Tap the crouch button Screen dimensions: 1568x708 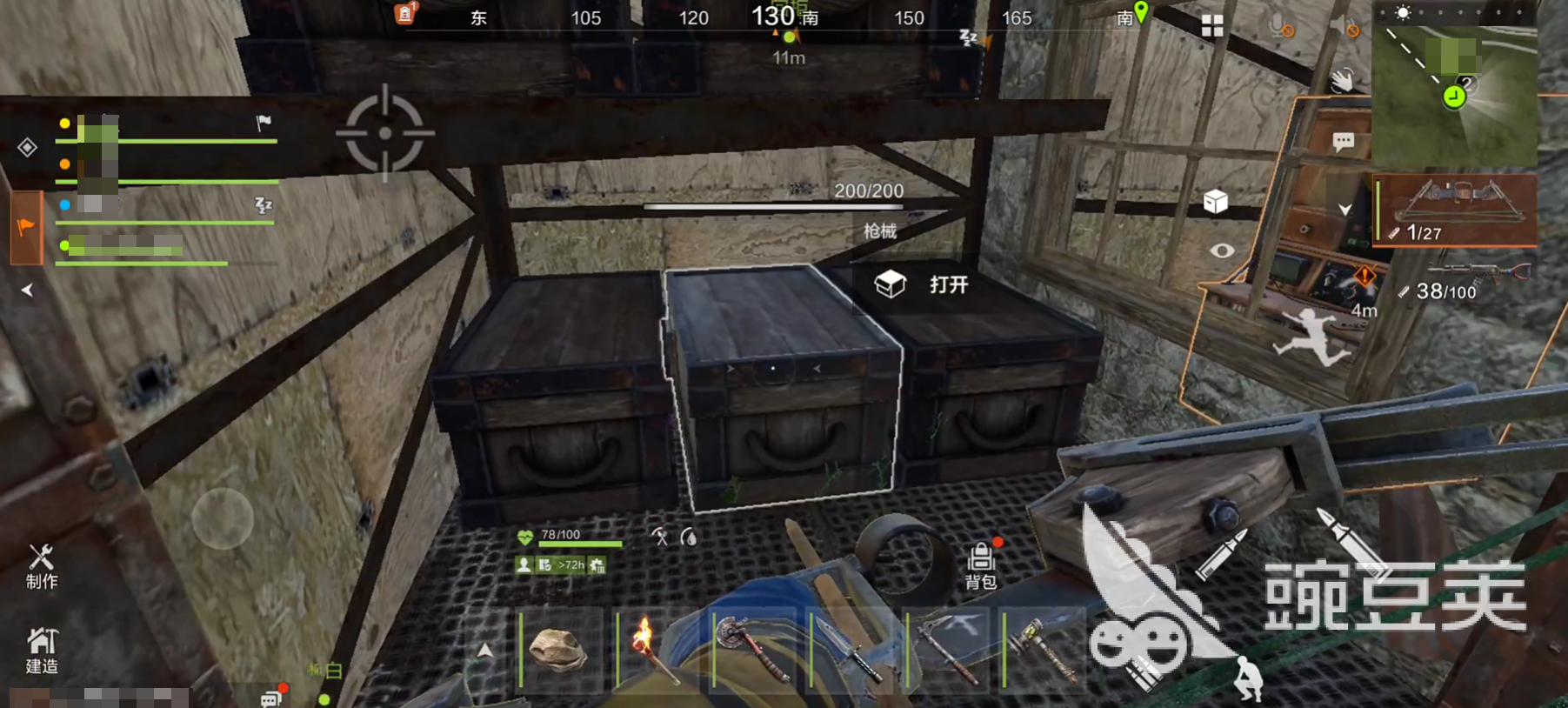pos(1249,678)
